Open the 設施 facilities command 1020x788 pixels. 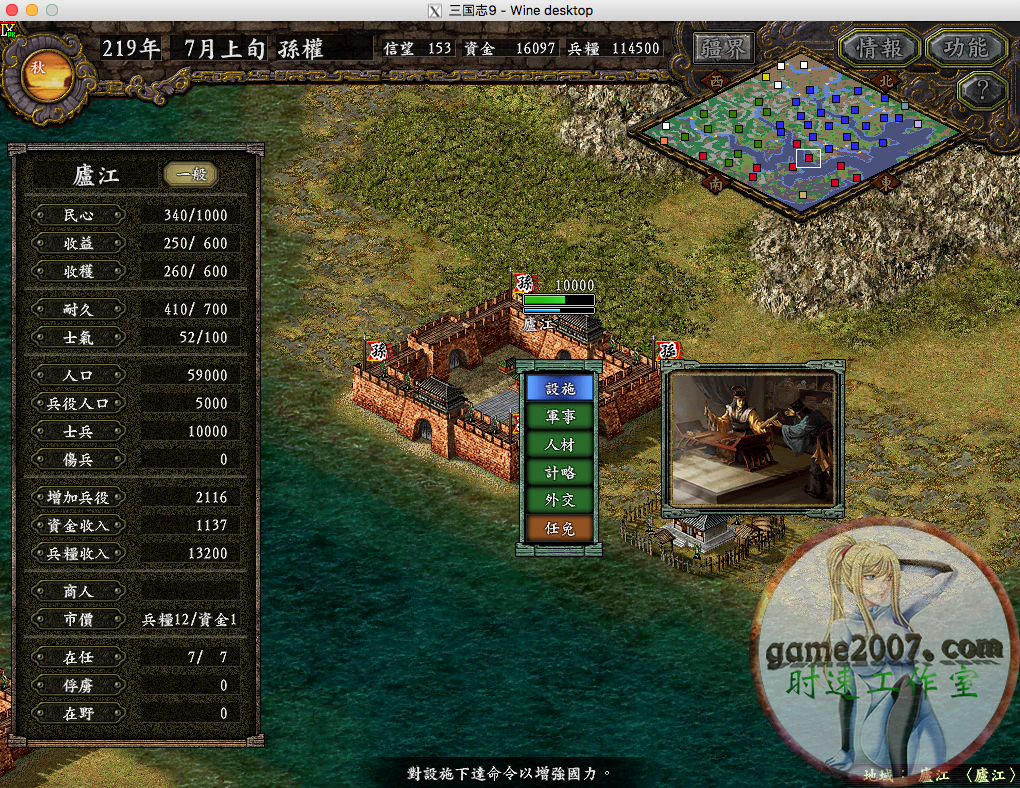[560, 388]
